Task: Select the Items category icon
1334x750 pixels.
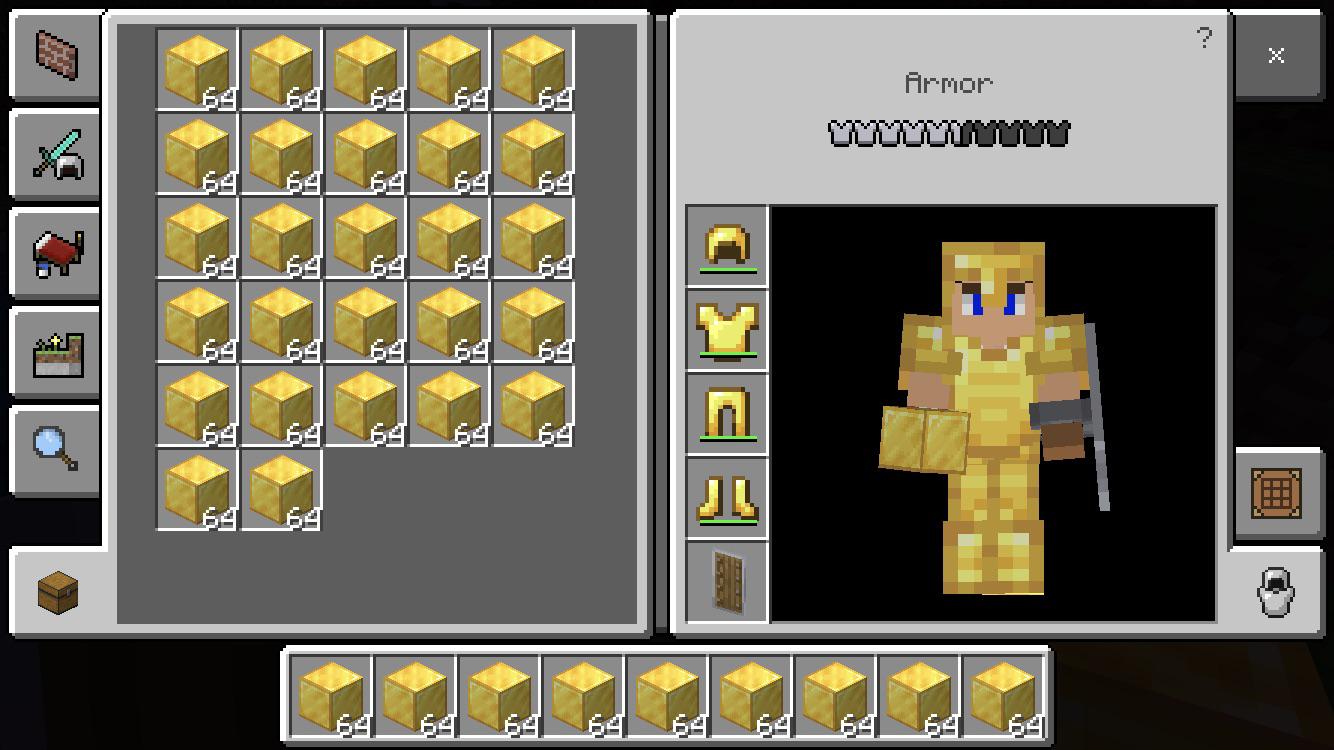Action: tap(55, 253)
